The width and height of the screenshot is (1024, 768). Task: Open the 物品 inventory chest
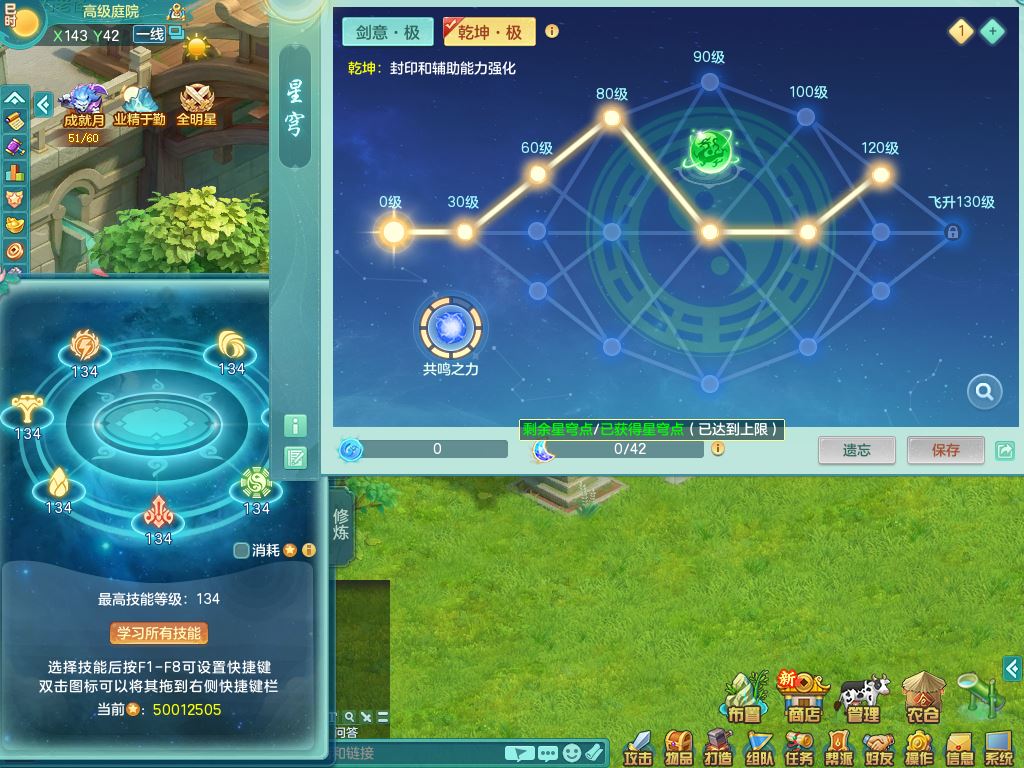679,746
